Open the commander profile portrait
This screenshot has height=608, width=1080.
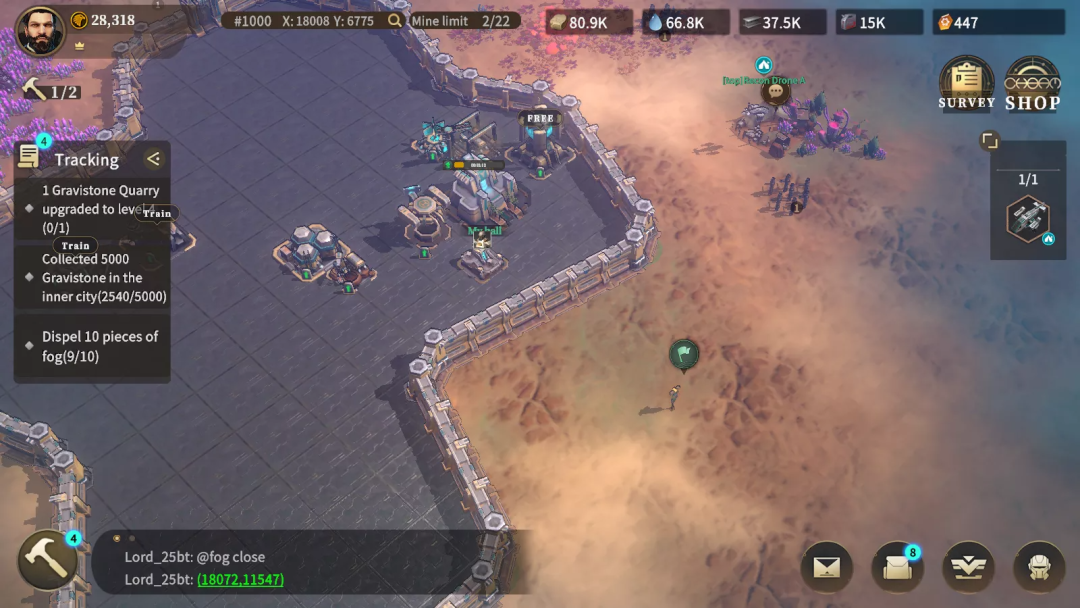(x=40, y=31)
